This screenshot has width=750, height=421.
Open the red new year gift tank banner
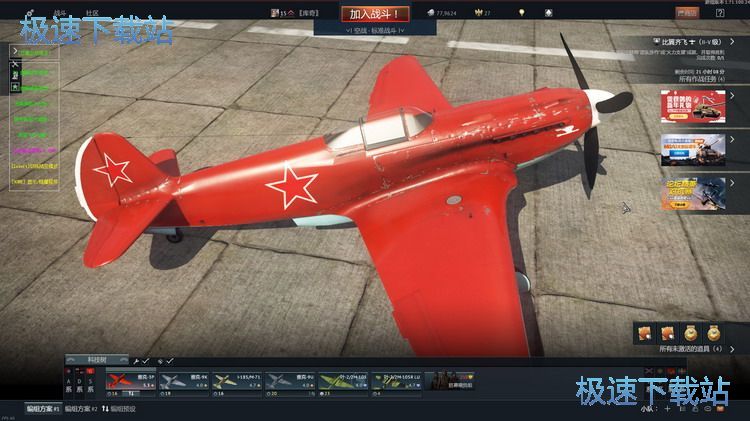coord(691,109)
